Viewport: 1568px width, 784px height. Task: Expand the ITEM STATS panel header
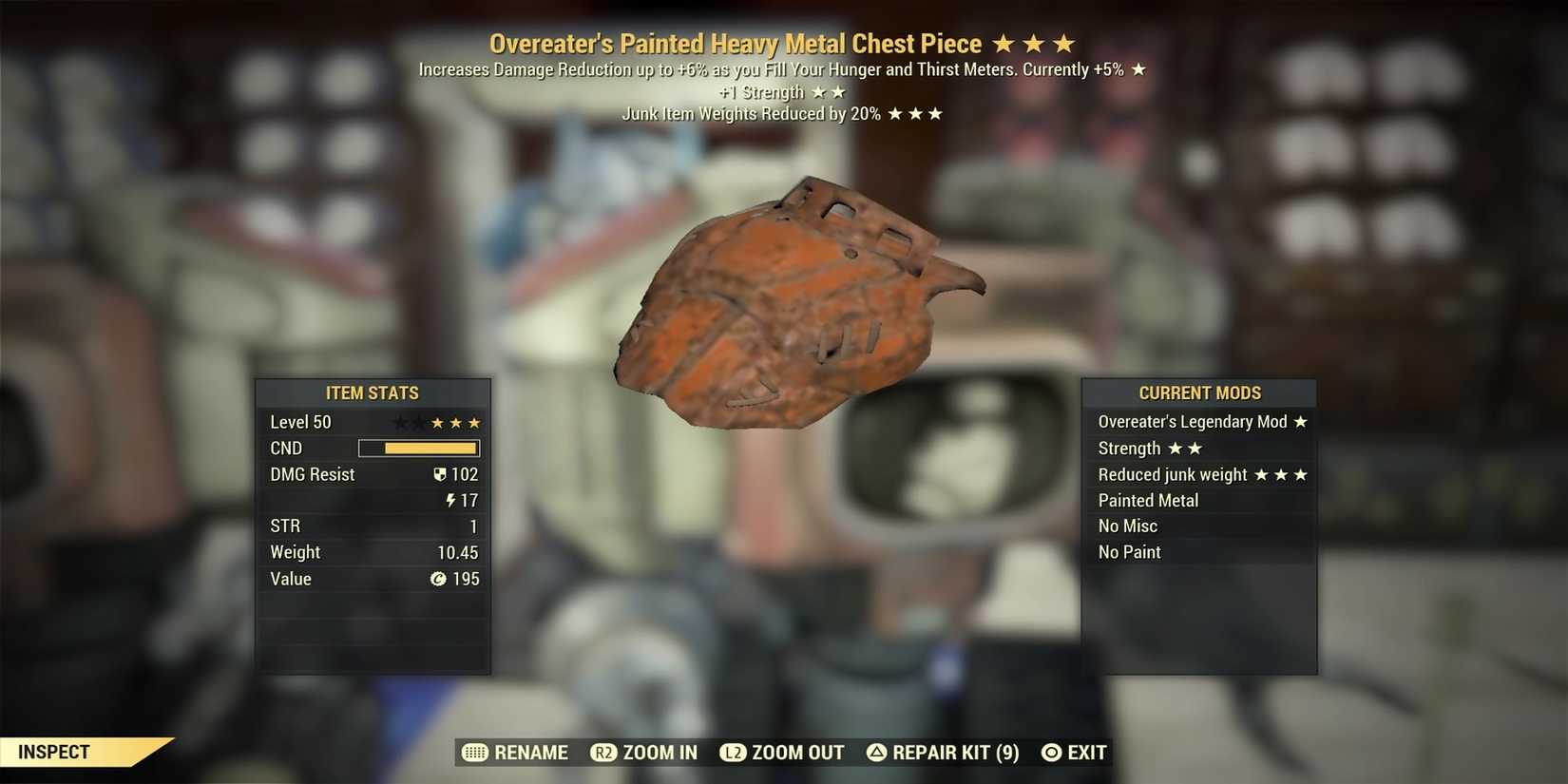click(373, 392)
